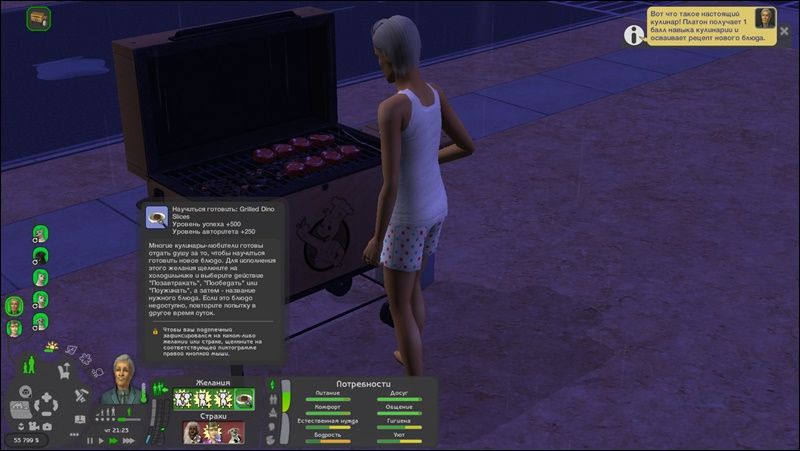
Task: Click the white-haired woman fear icon
Action: pyautogui.click(x=192, y=434)
